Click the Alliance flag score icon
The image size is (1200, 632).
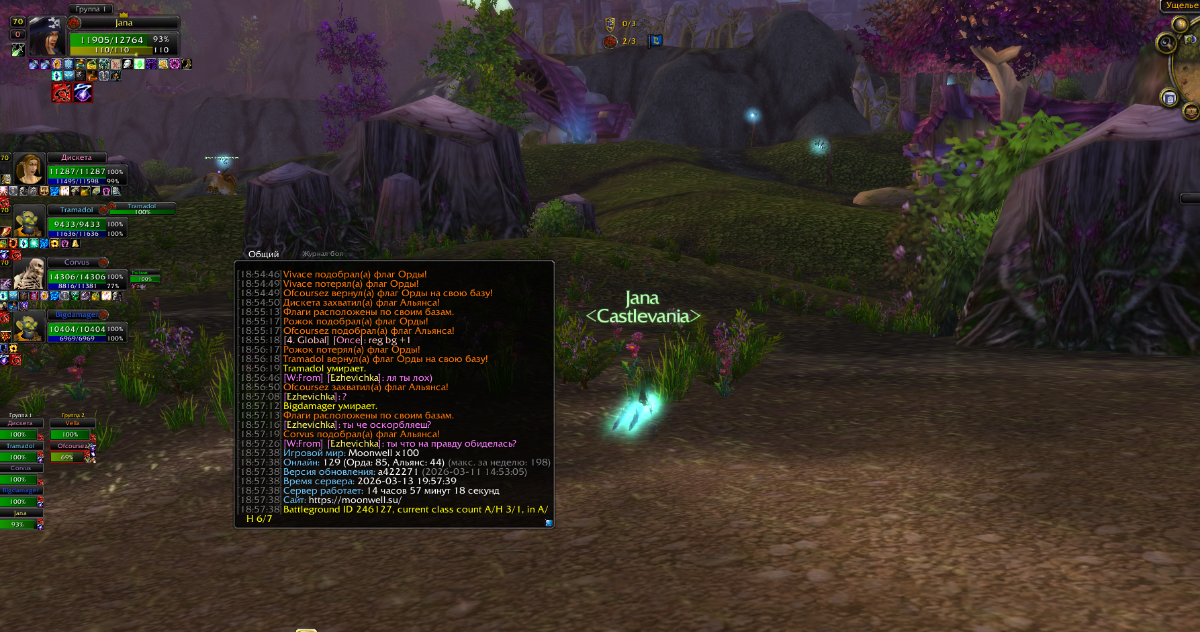(610, 22)
